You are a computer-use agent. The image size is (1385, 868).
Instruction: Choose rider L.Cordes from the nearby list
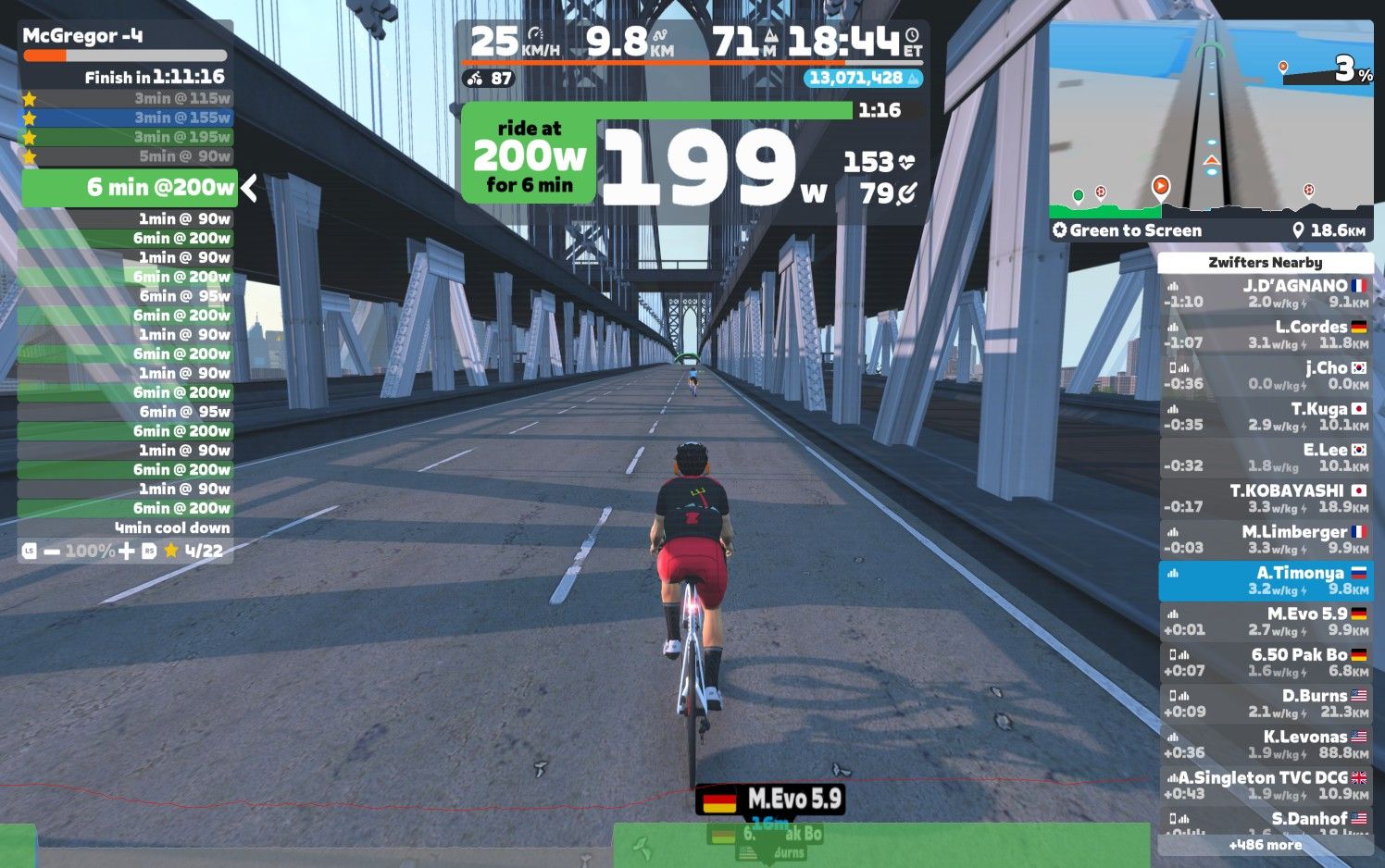[1266, 334]
